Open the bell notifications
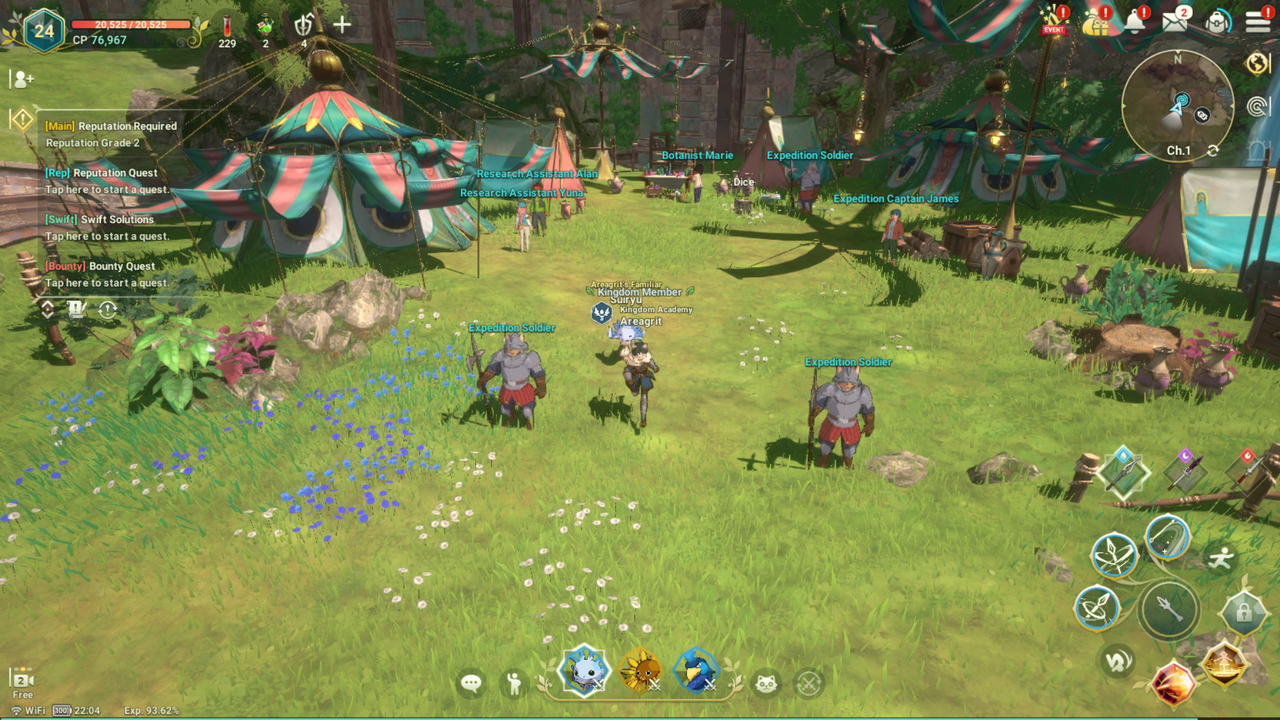Screen dimensions: 1280x720 pos(1135,21)
